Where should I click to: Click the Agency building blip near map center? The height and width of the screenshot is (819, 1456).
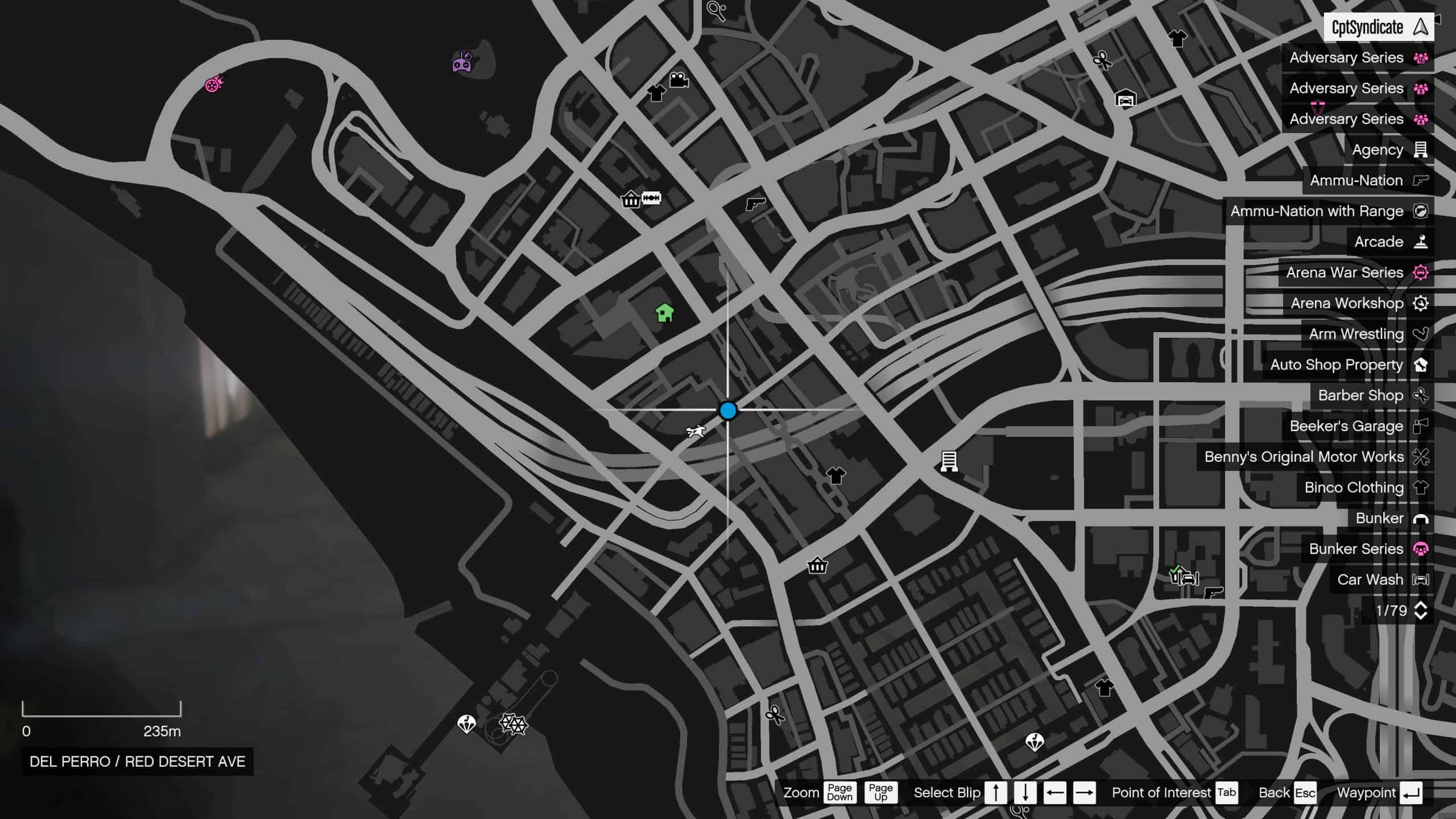point(949,461)
